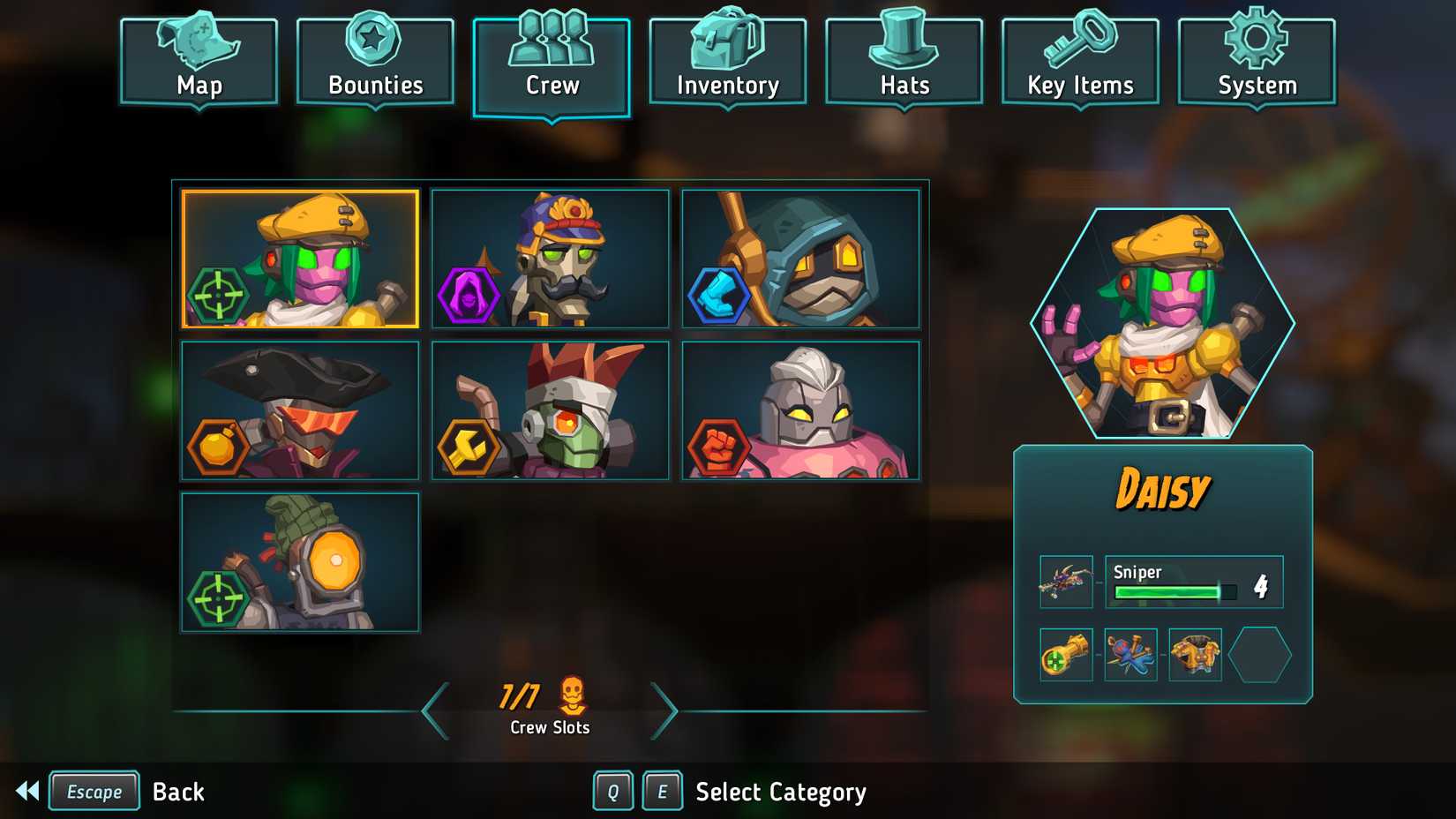The width and height of the screenshot is (1456, 819).
Task: Switch to the Crew tab
Action: (x=551, y=57)
